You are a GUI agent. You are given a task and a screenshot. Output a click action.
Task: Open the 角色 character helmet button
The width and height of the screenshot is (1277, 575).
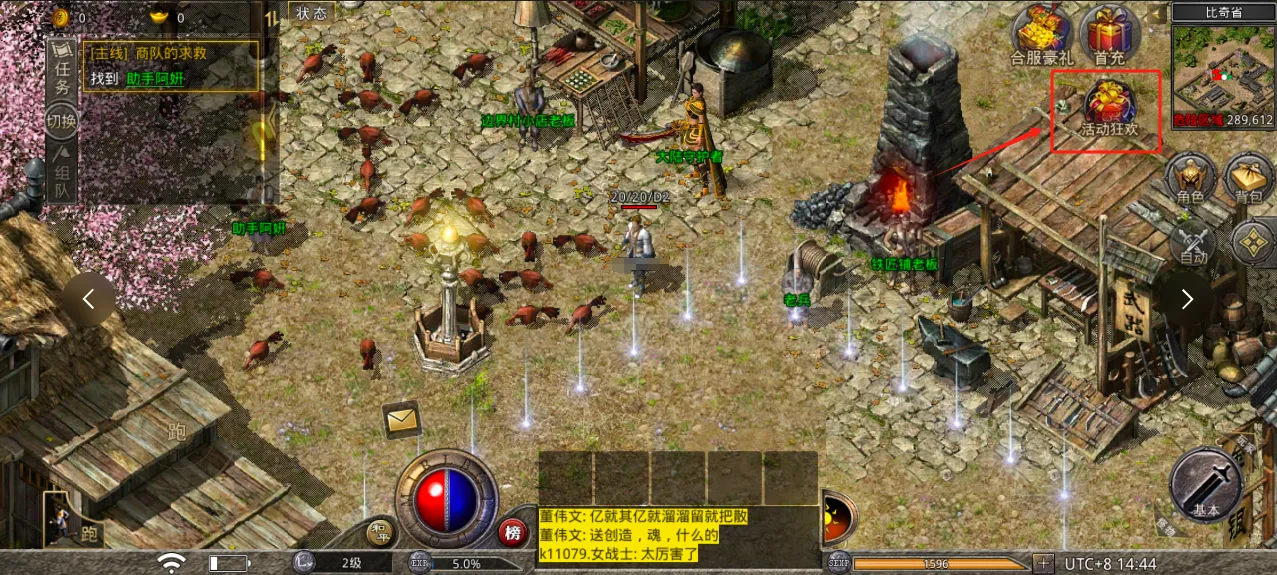(1190, 180)
